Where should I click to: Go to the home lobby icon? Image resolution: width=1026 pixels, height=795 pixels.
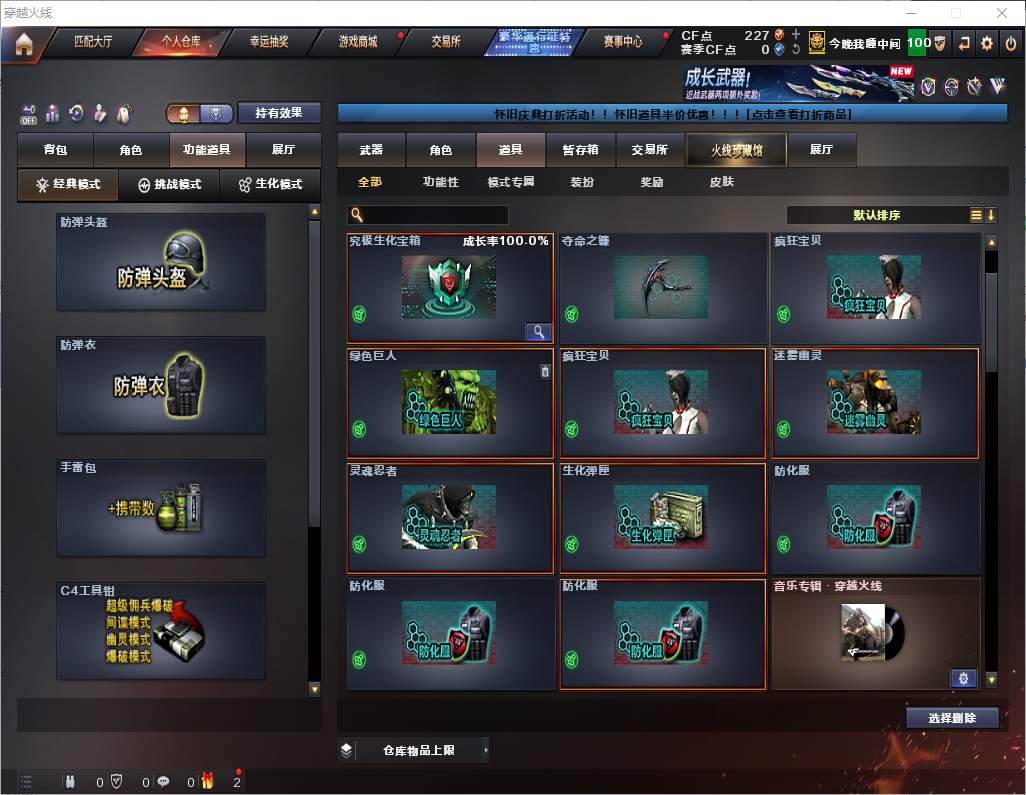coord(23,43)
